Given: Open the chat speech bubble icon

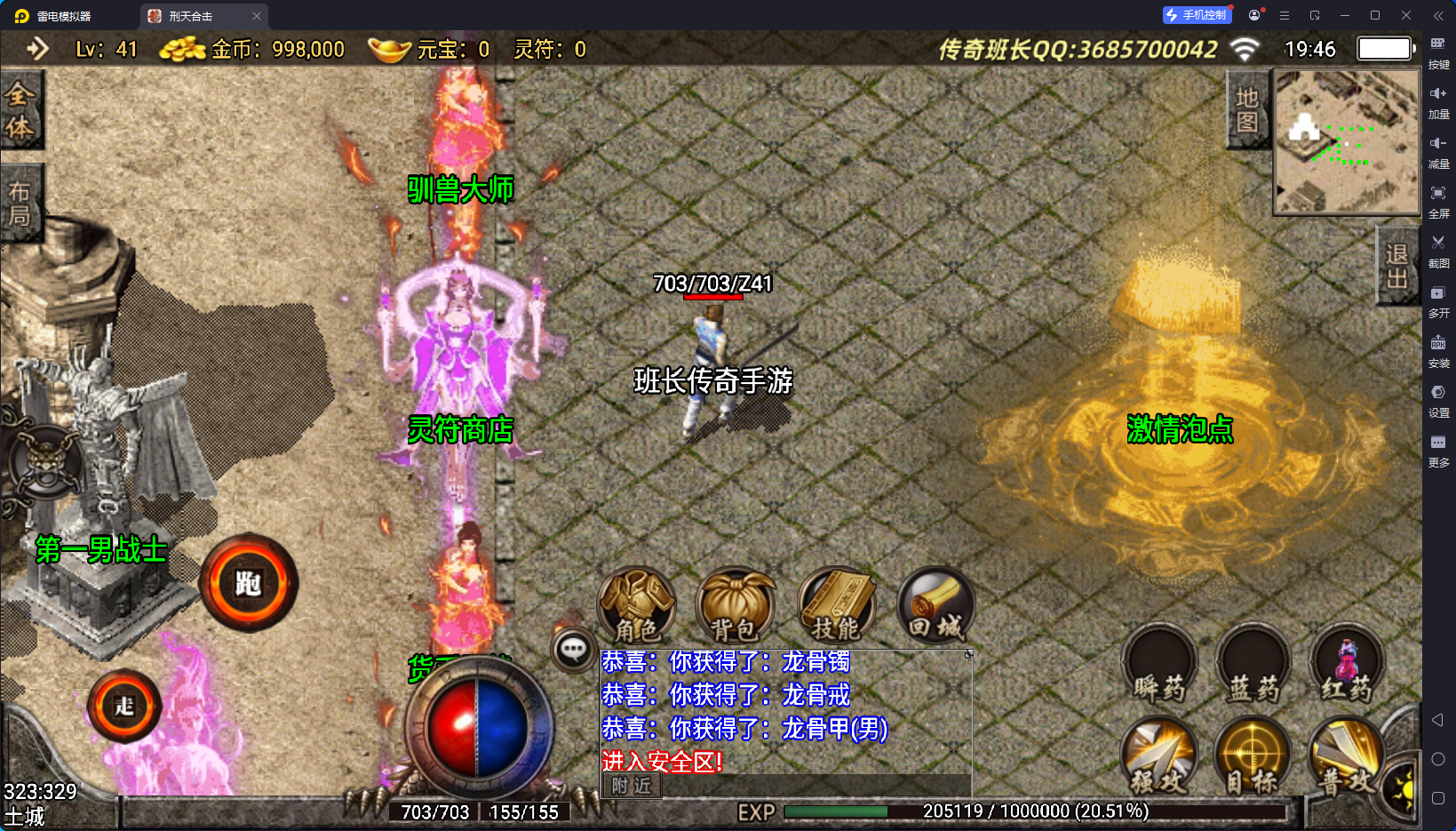Looking at the screenshot, I should click(x=573, y=650).
